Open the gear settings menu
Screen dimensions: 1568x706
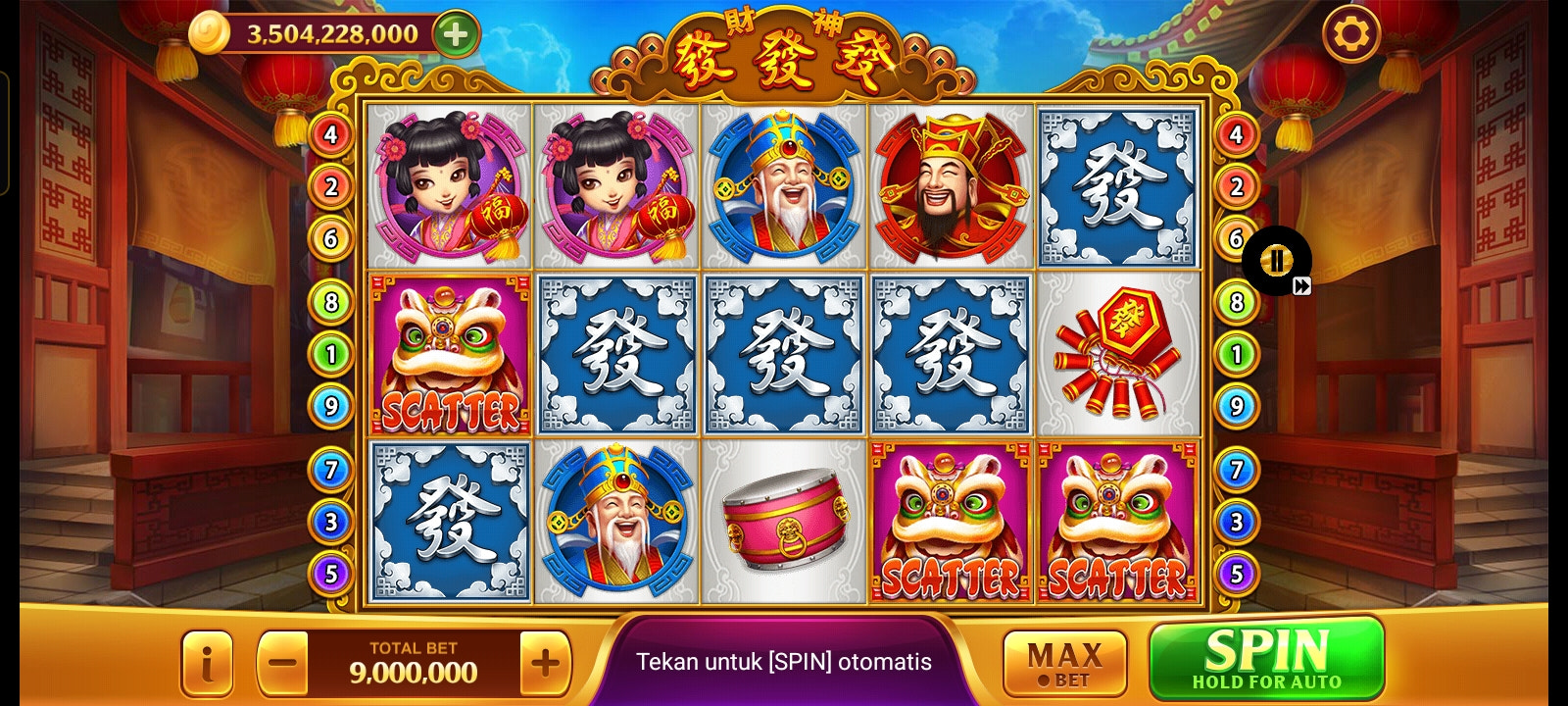click(1351, 35)
